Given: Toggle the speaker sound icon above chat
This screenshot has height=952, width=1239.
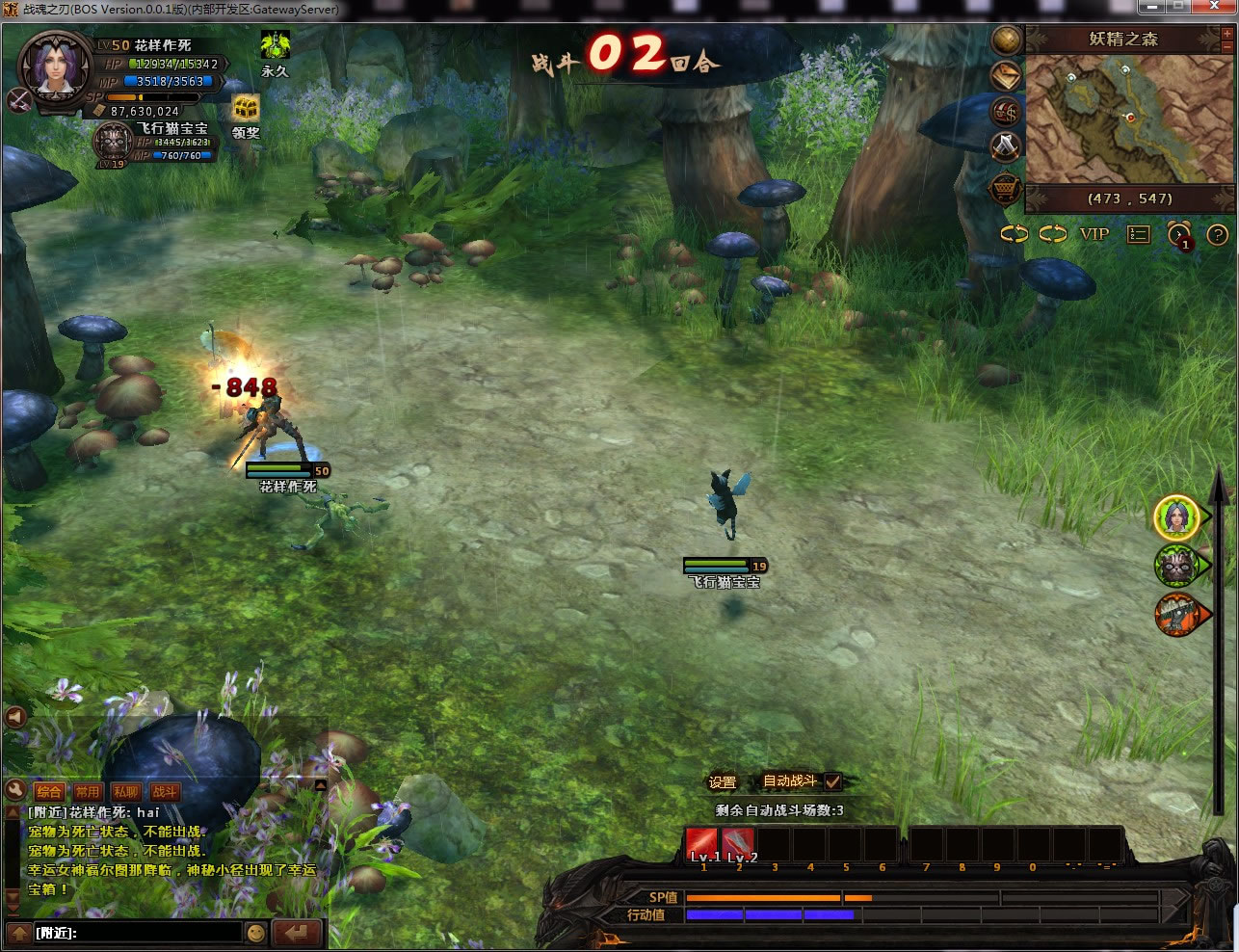Looking at the screenshot, I should pos(14,717).
